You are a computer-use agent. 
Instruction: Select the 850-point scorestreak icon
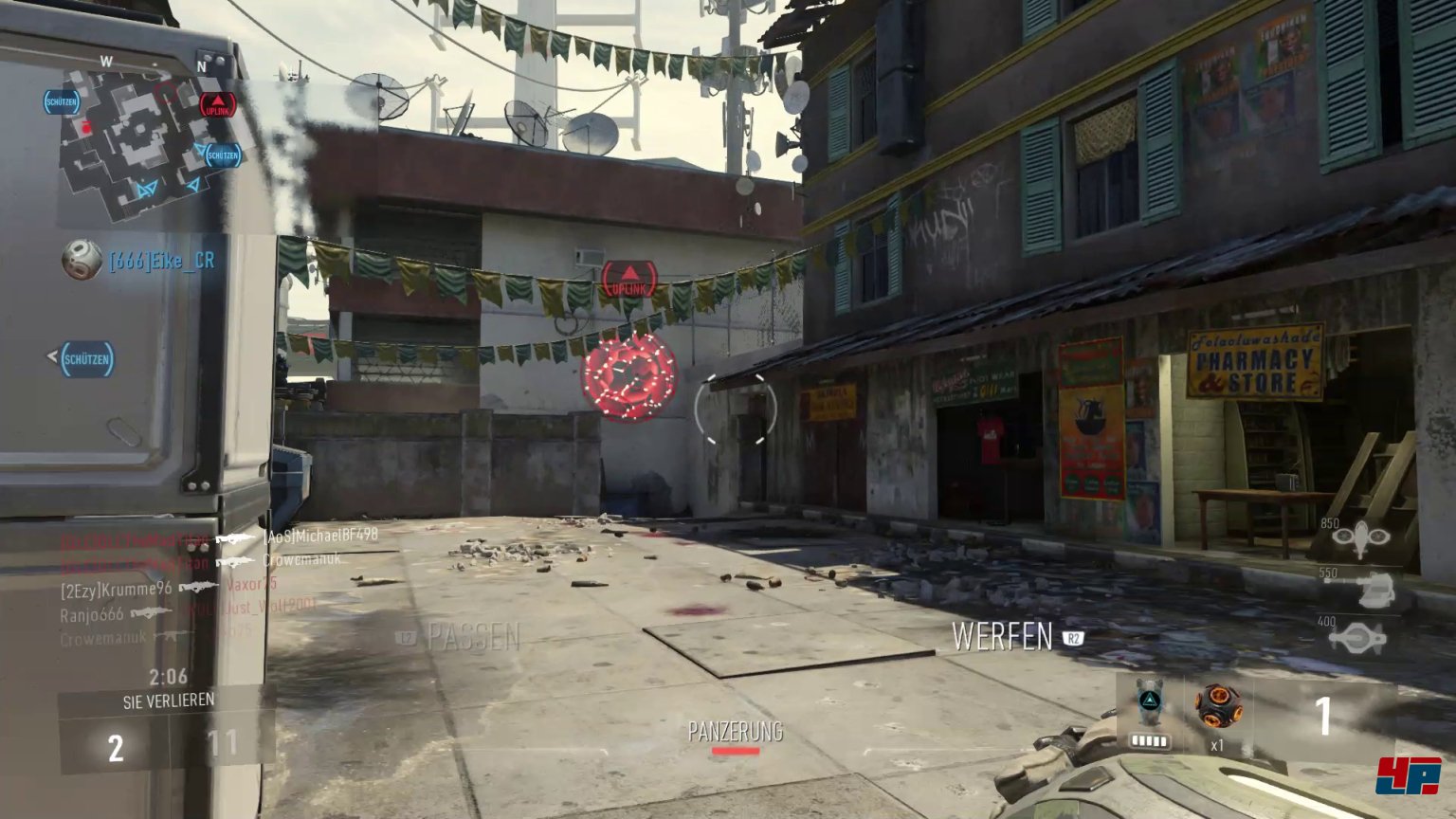click(1360, 538)
